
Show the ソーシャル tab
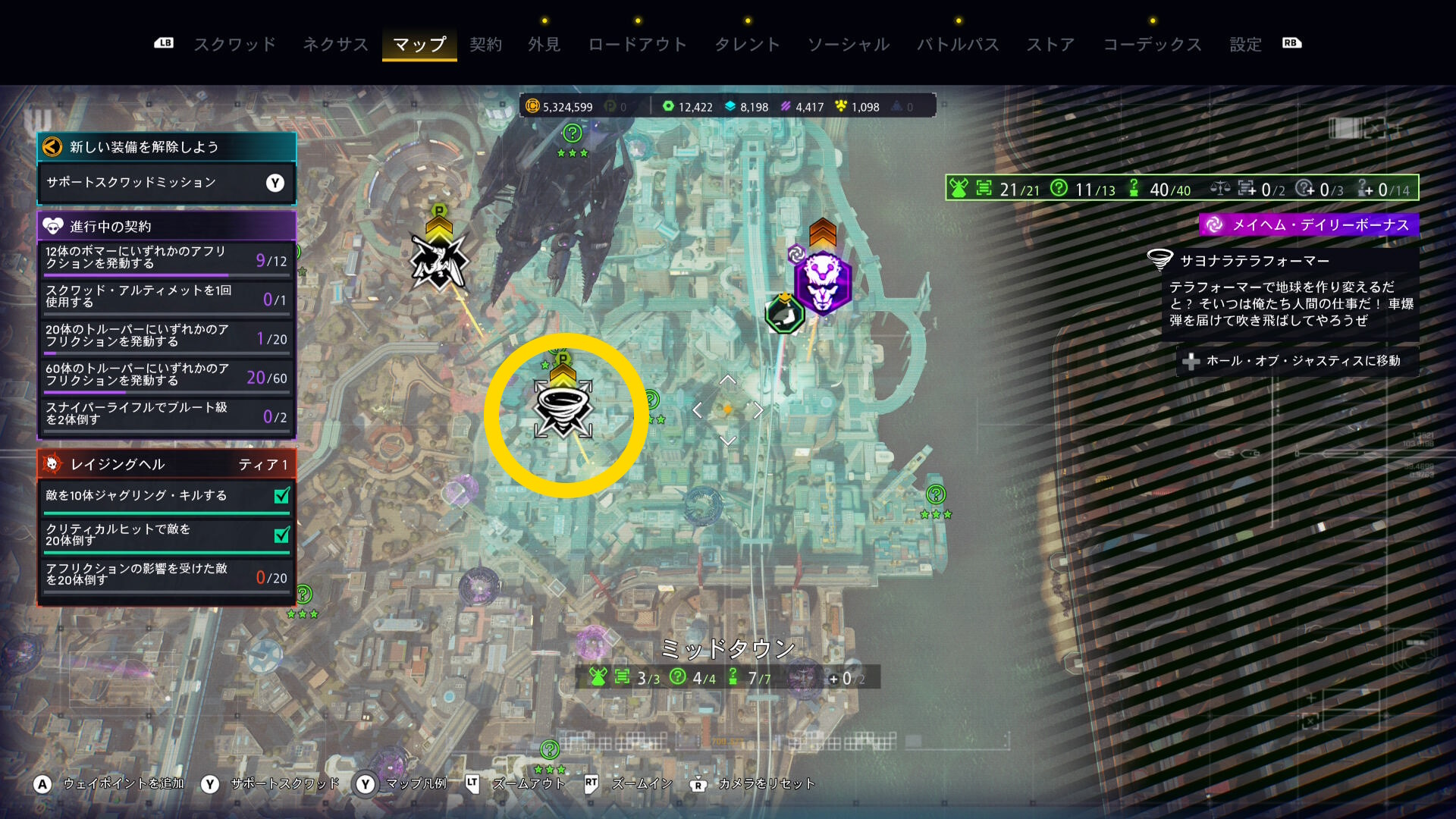(848, 44)
